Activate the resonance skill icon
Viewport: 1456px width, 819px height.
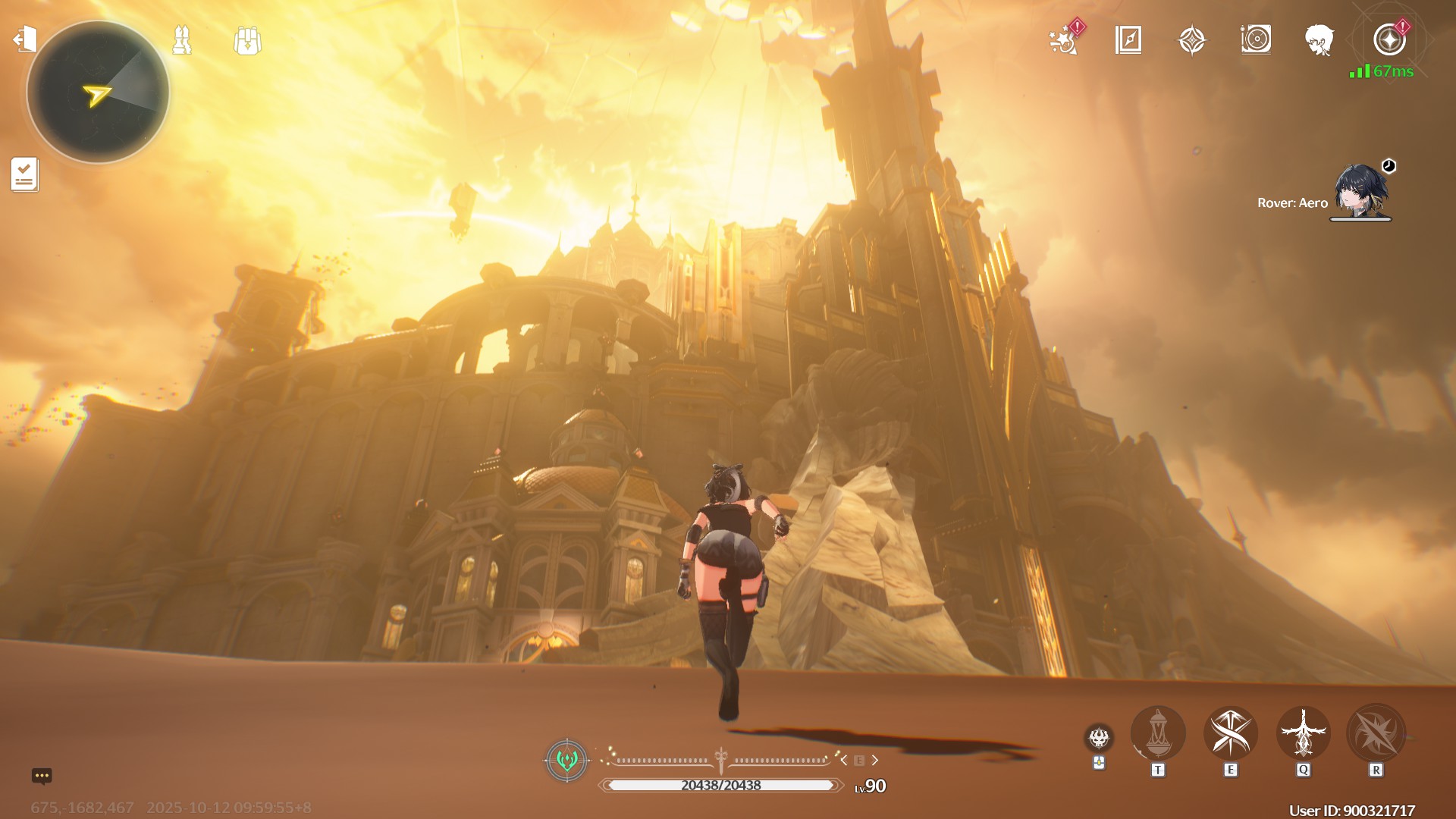(1230, 734)
